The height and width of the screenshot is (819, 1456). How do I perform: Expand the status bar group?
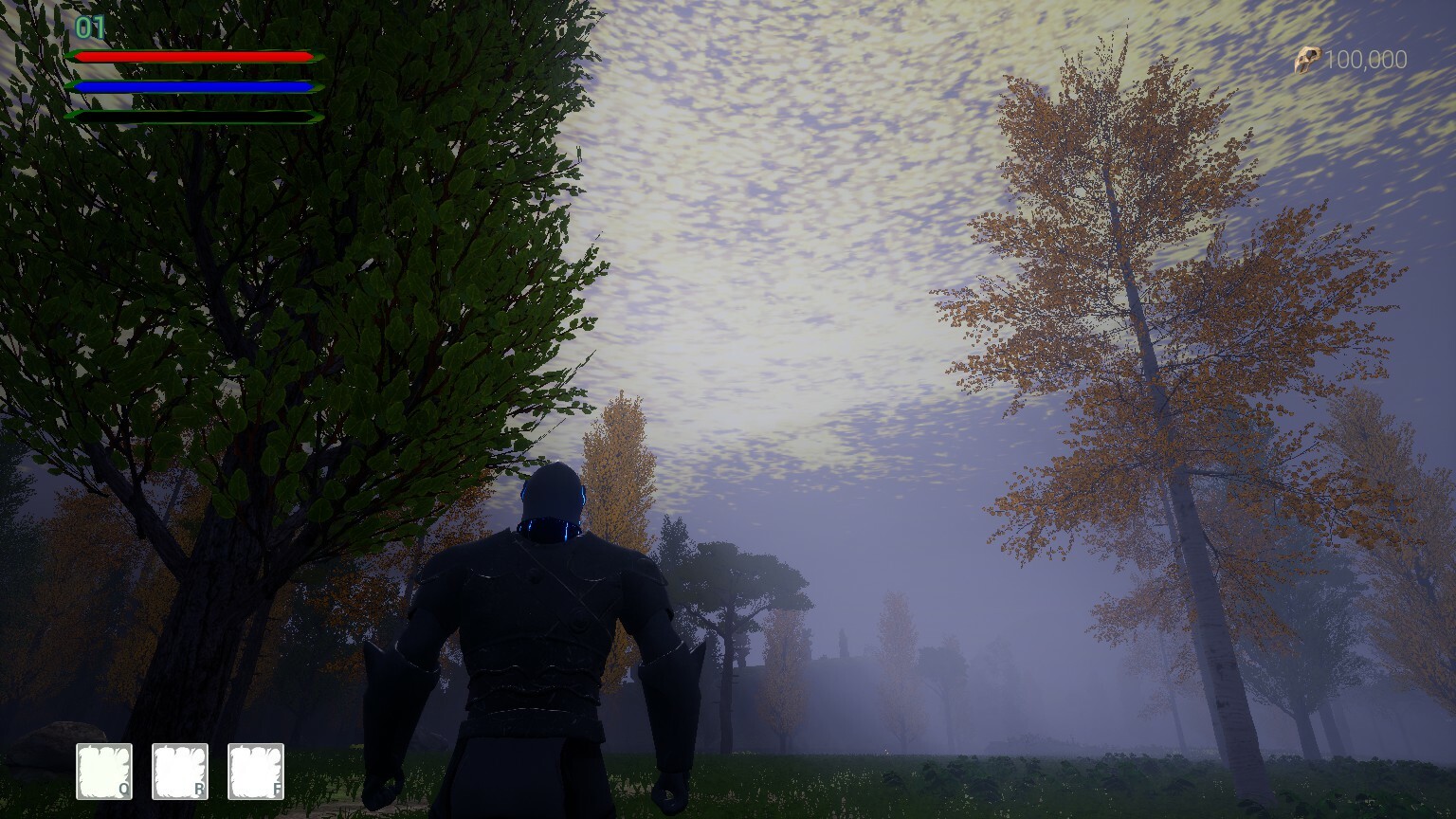tap(190, 85)
